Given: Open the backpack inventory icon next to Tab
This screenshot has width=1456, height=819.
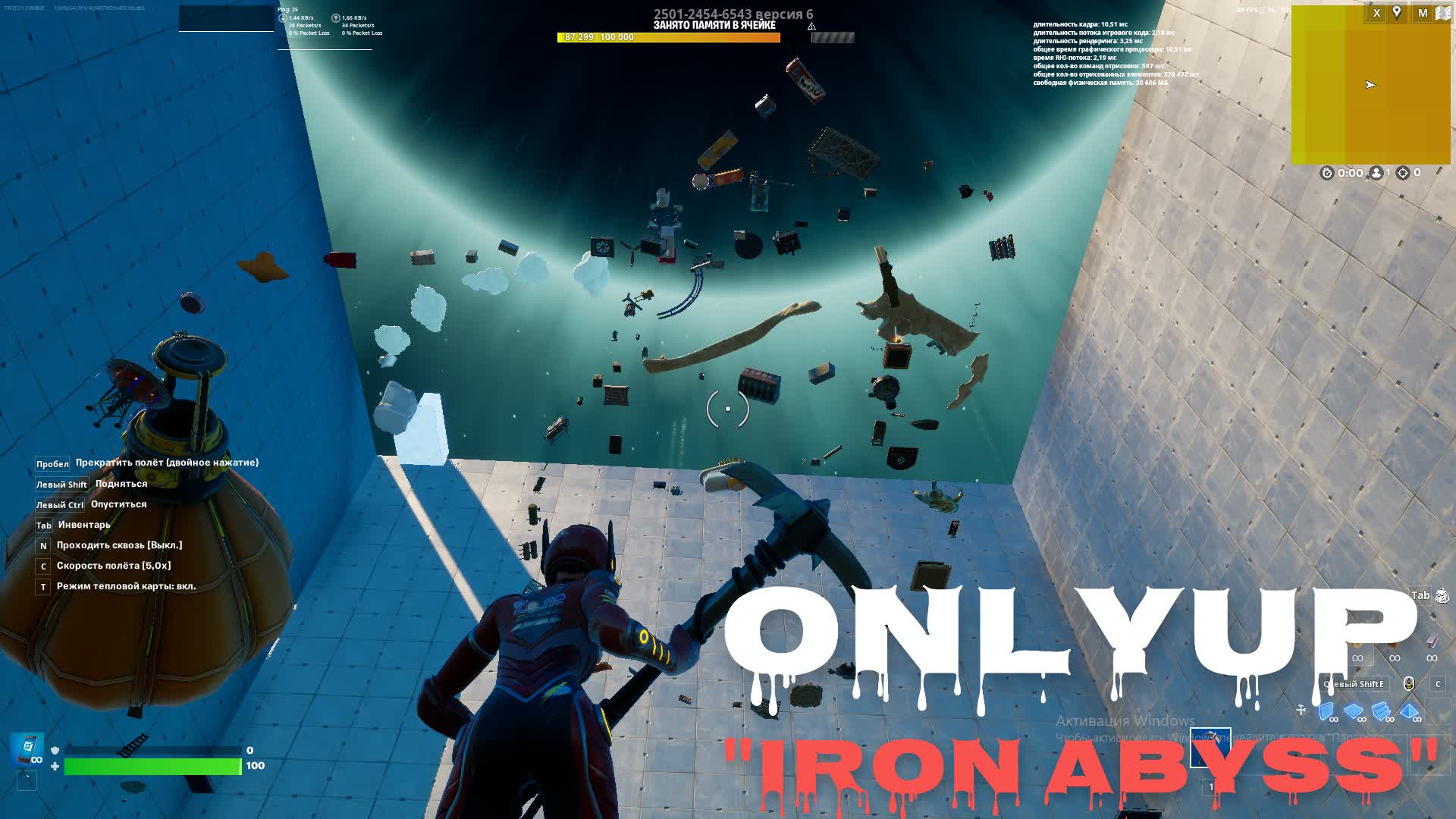Looking at the screenshot, I should click(1442, 596).
